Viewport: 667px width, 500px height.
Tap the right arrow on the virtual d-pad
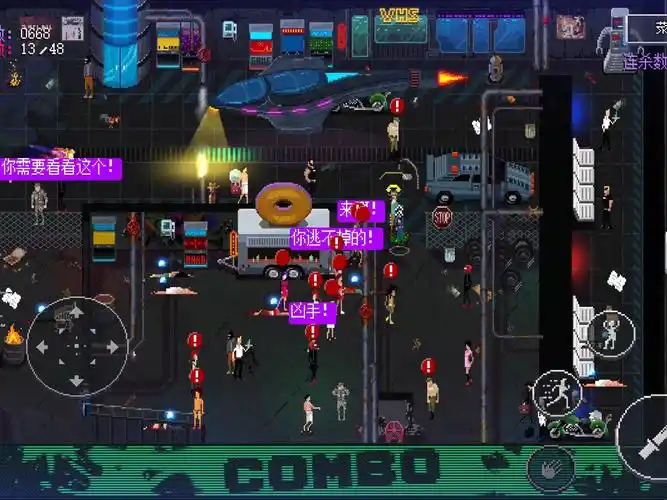click(110, 347)
